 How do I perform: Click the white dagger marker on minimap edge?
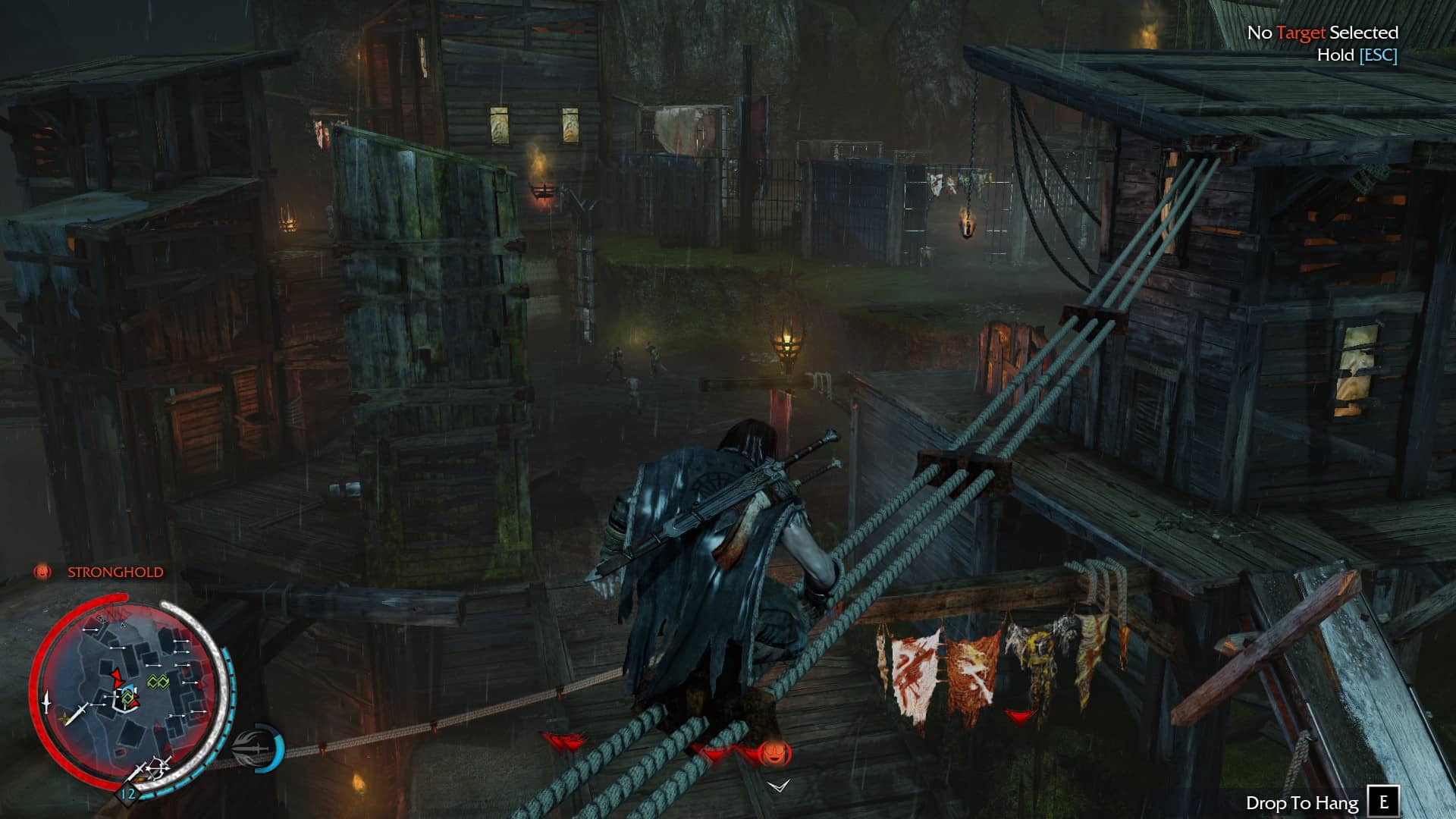click(46, 701)
